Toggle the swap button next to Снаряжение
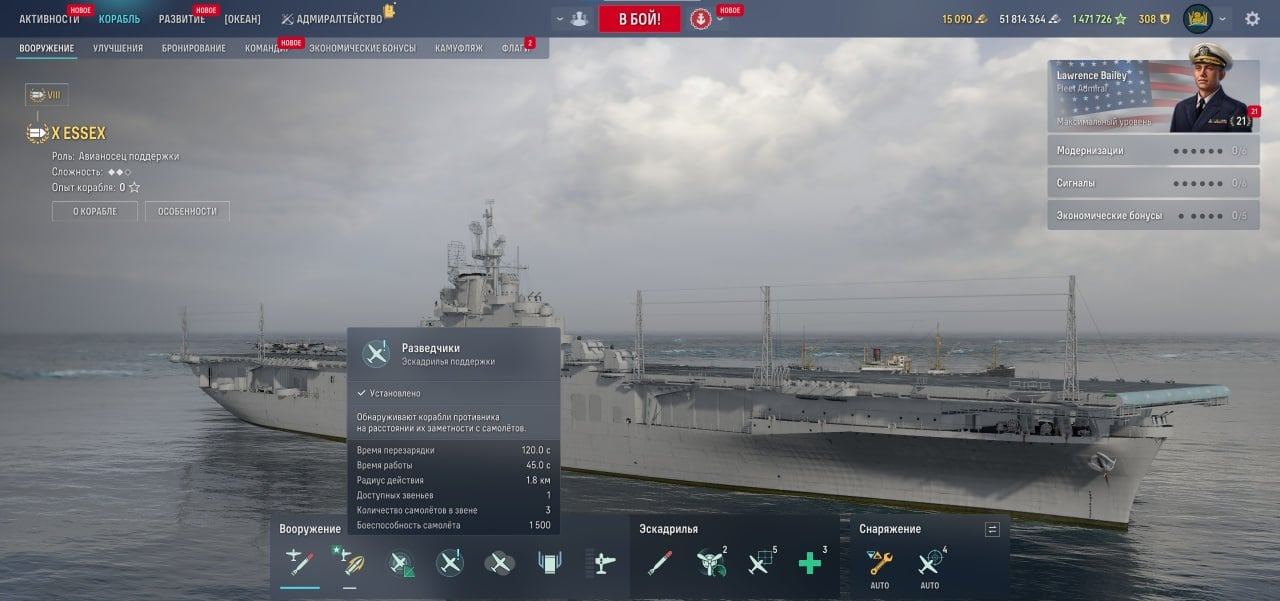Viewport: 1280px width, 601px height. click(992, 529)
